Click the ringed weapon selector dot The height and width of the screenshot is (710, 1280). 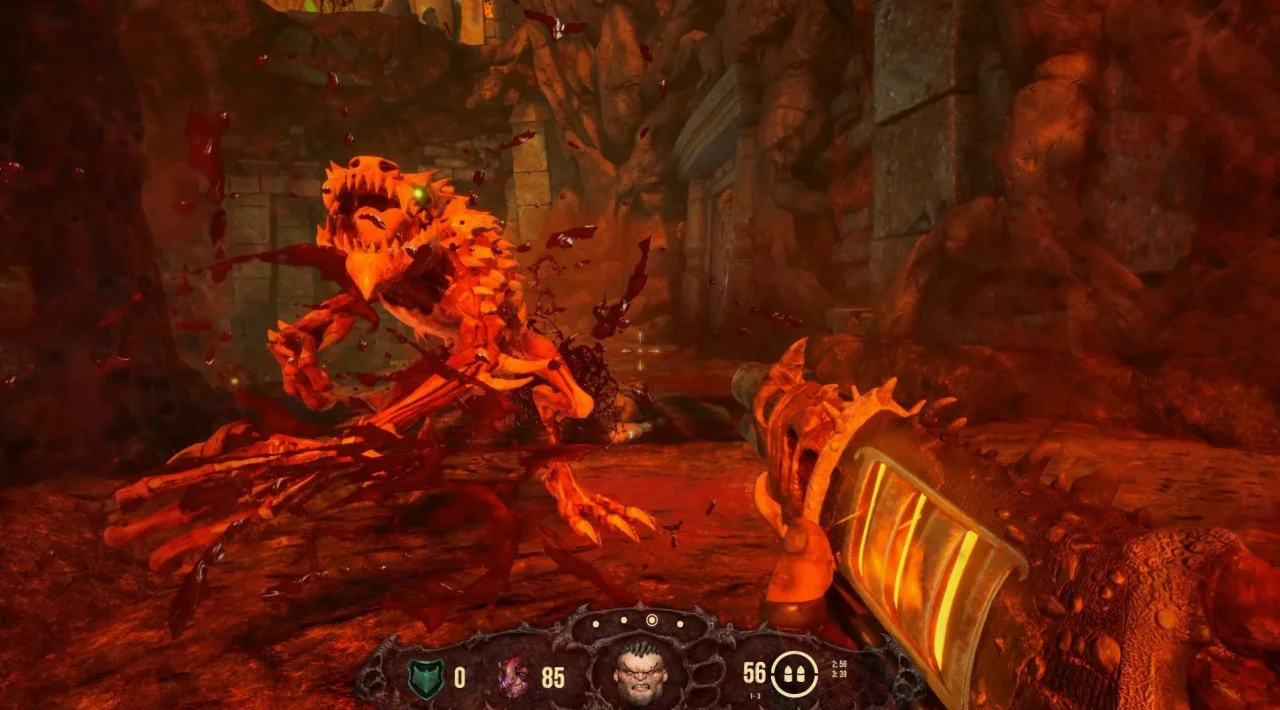click(652, 621)
